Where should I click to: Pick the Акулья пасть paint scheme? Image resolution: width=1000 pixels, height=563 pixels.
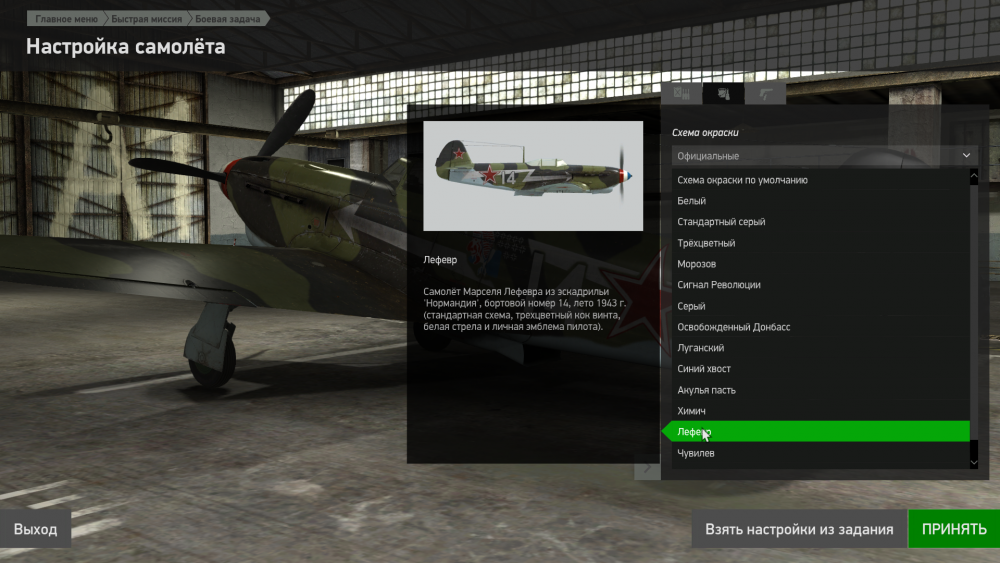point(706,390)
